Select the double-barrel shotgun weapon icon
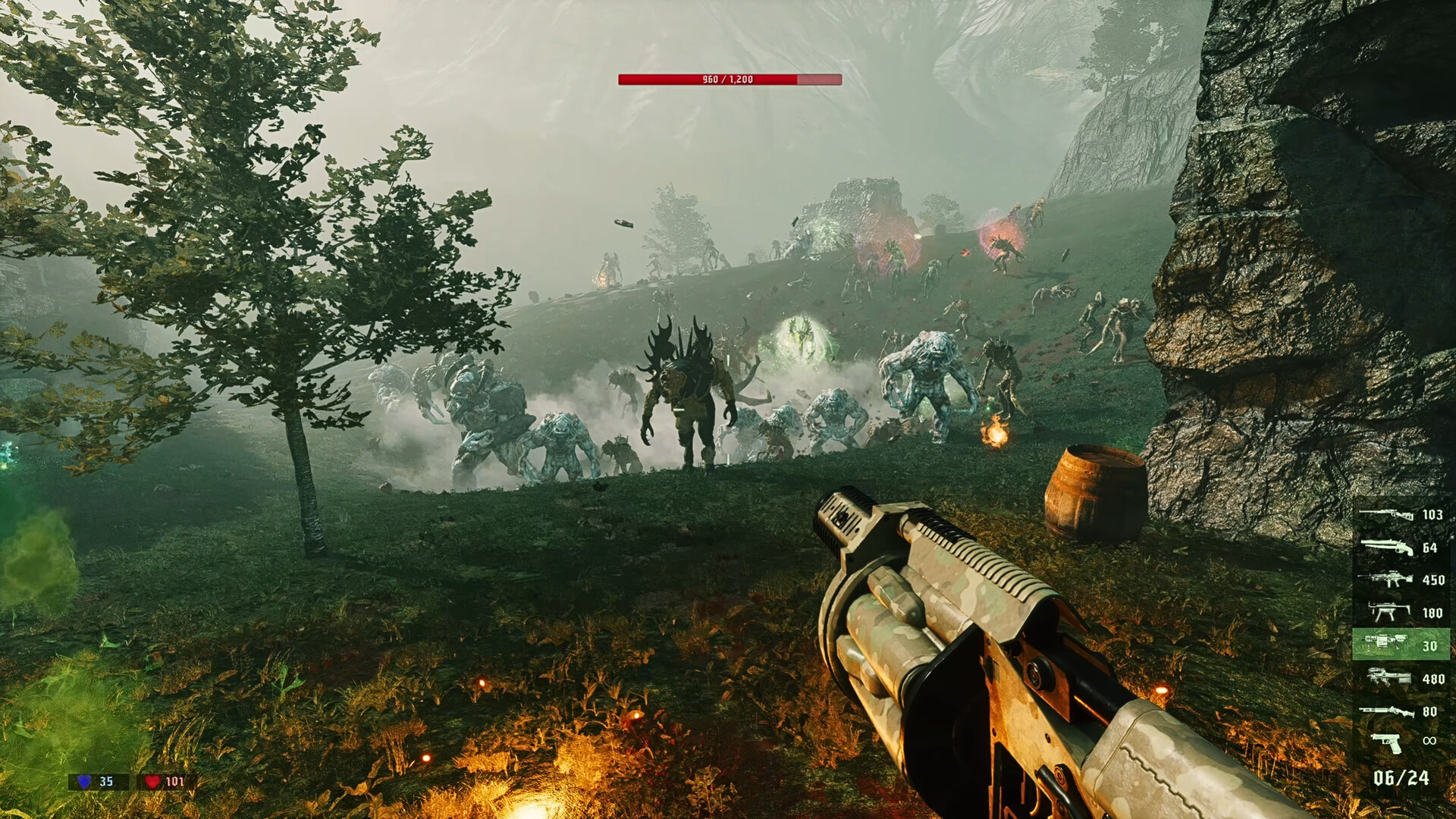This screenshot has width=1456, height=819. [x=1388, y=548]
